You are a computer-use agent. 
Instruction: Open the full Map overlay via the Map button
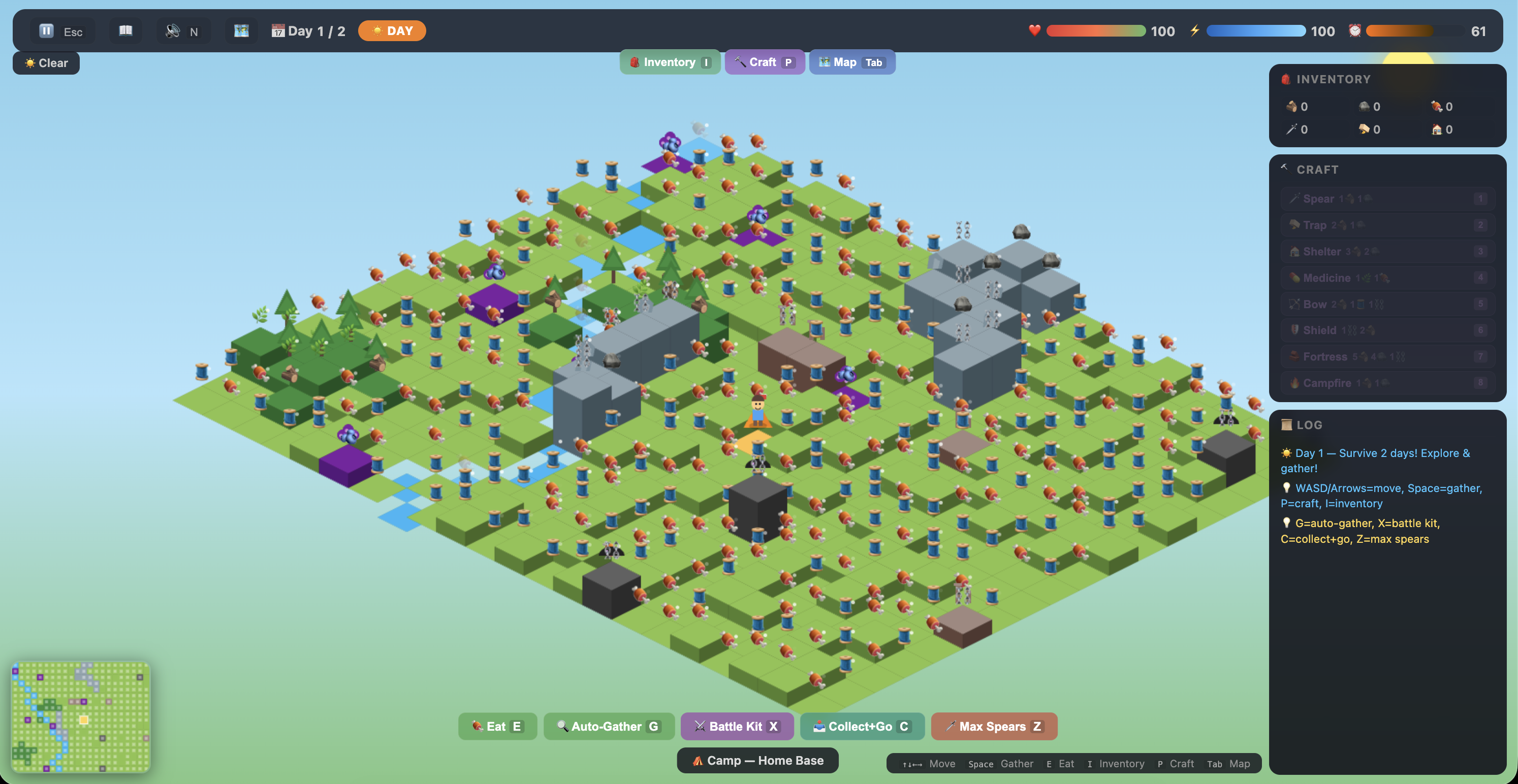pos(852,62)
